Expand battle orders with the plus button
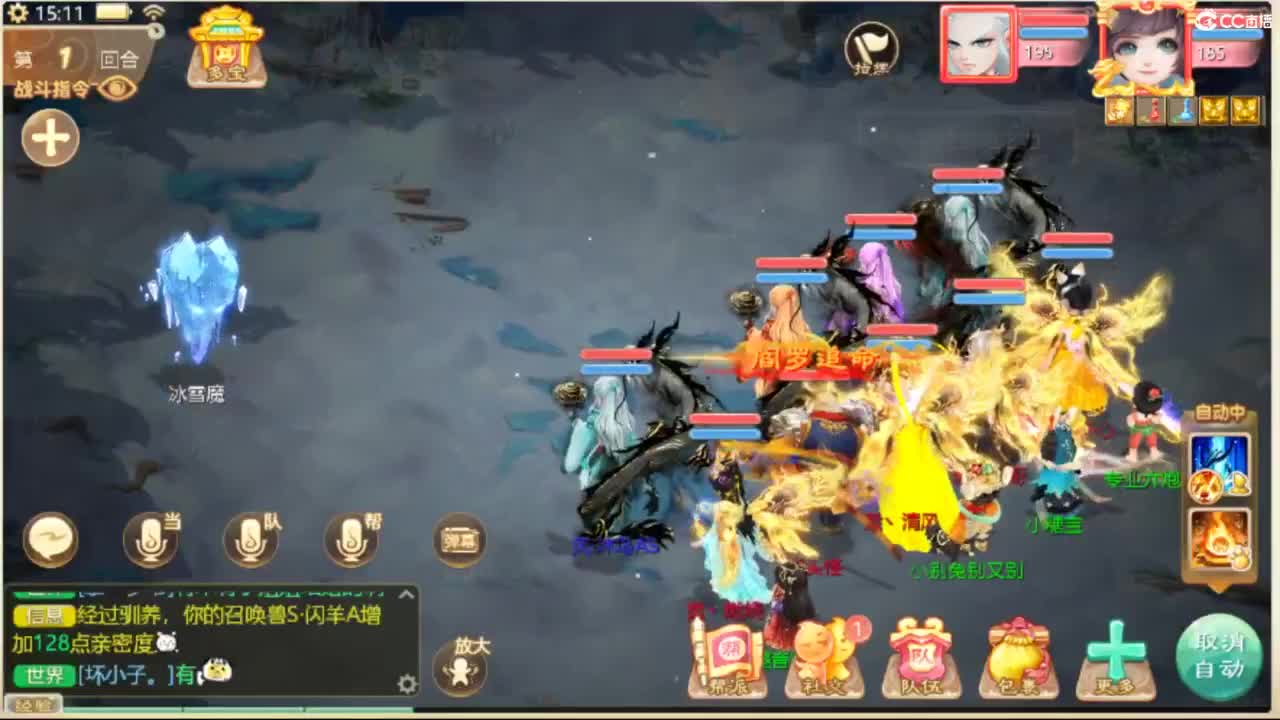The height and width of the screenshot is (720, 1280). [50, 138]
